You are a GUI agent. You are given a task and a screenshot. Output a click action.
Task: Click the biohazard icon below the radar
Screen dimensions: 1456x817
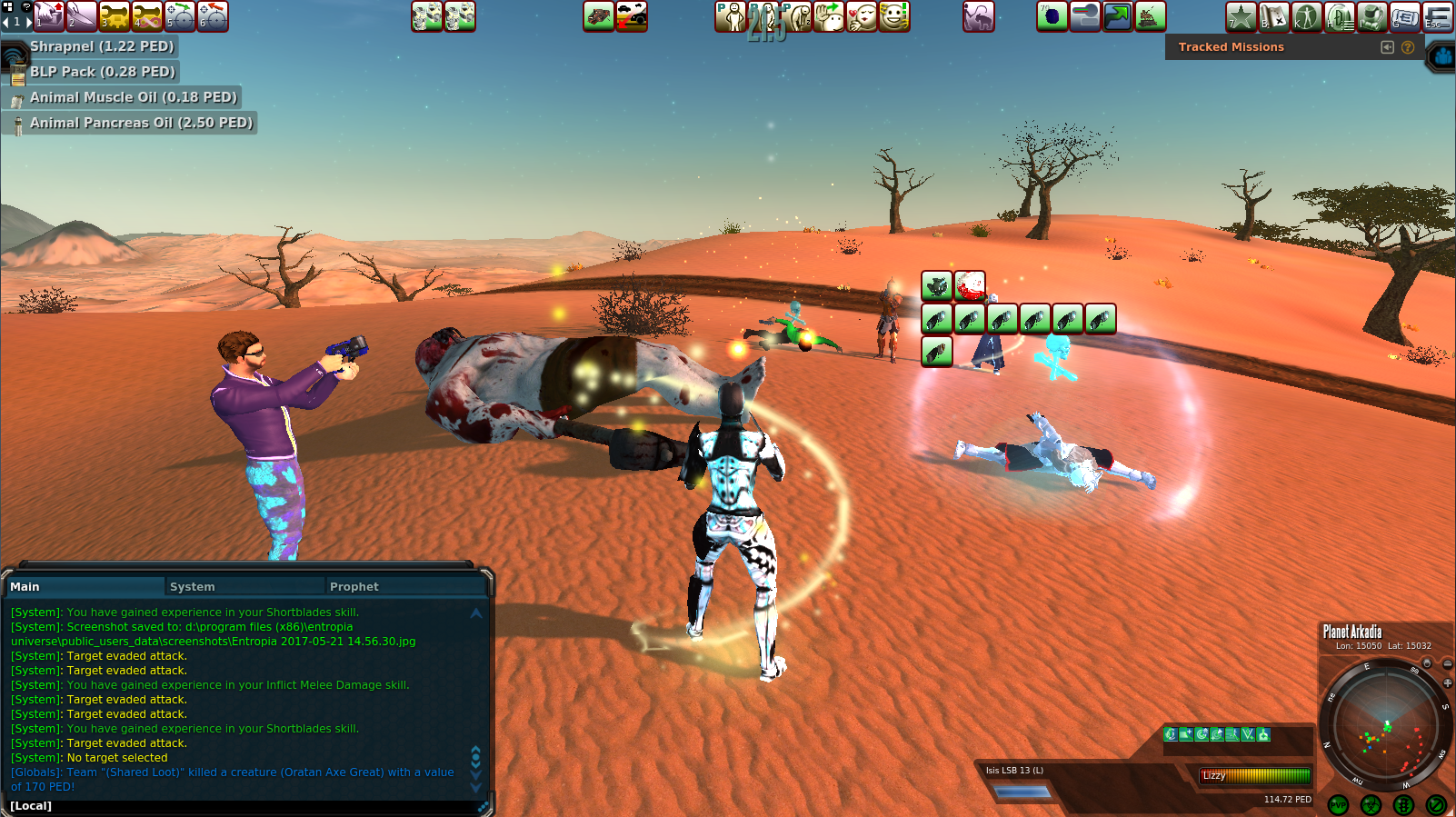1371,805
